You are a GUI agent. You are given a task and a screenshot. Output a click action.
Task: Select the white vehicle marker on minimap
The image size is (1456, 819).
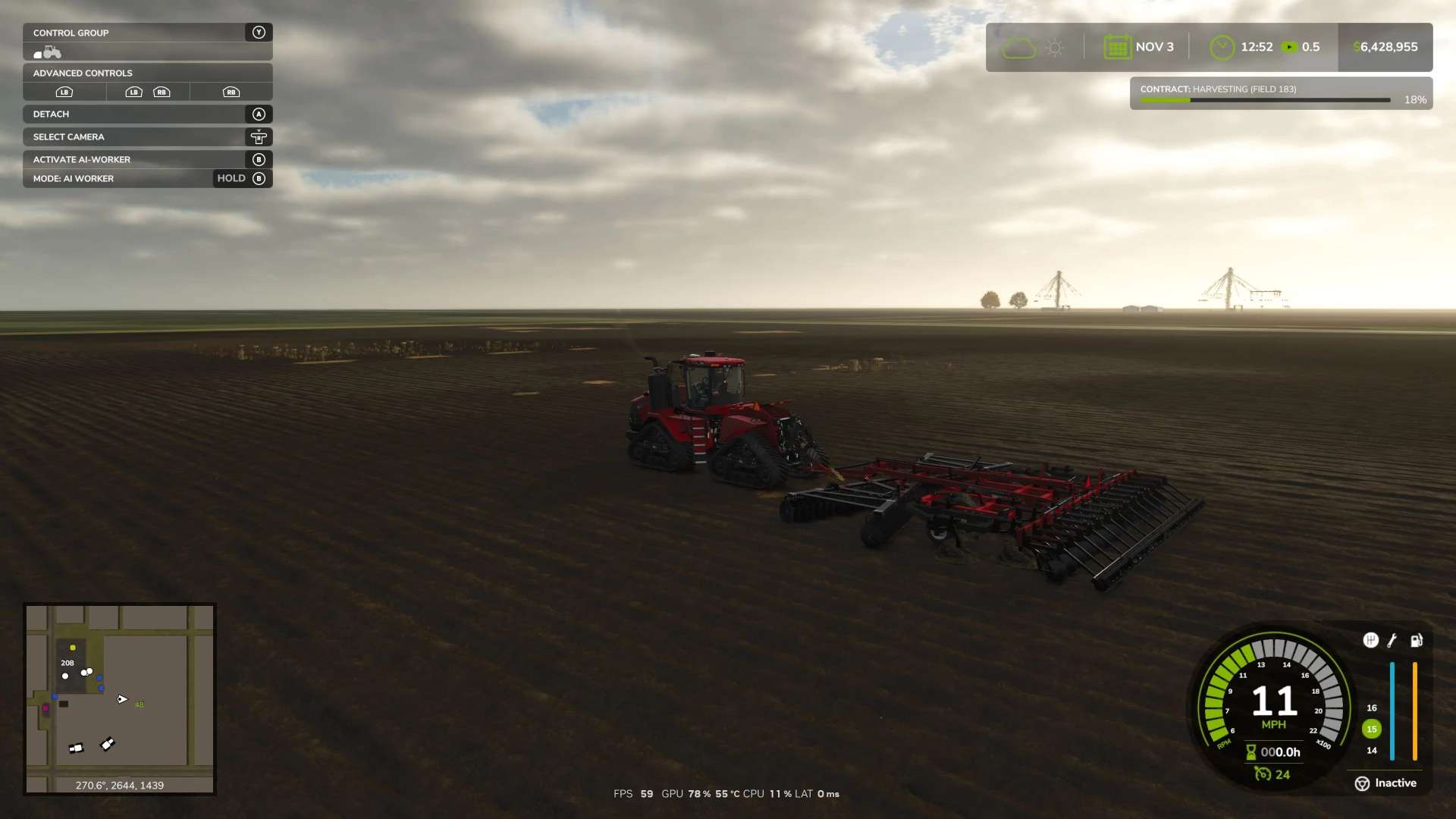tap(108, 744)
